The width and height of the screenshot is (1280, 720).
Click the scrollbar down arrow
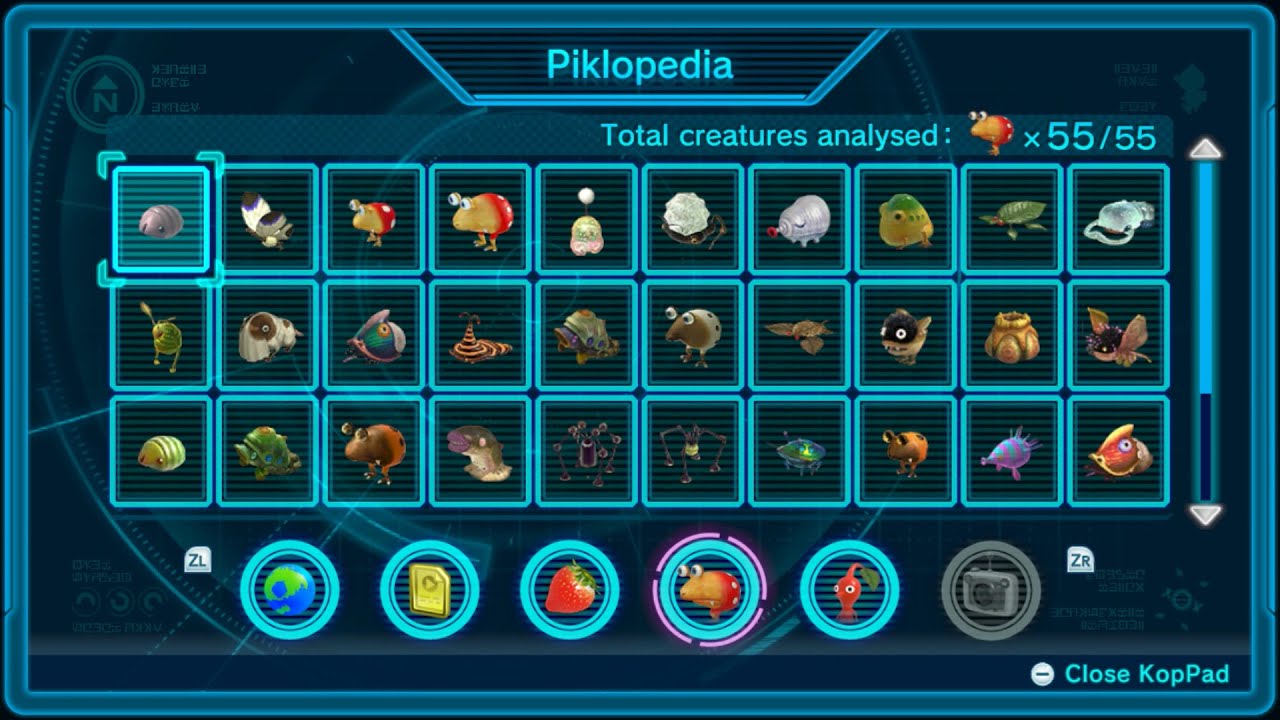click(x=1206, y=515)
